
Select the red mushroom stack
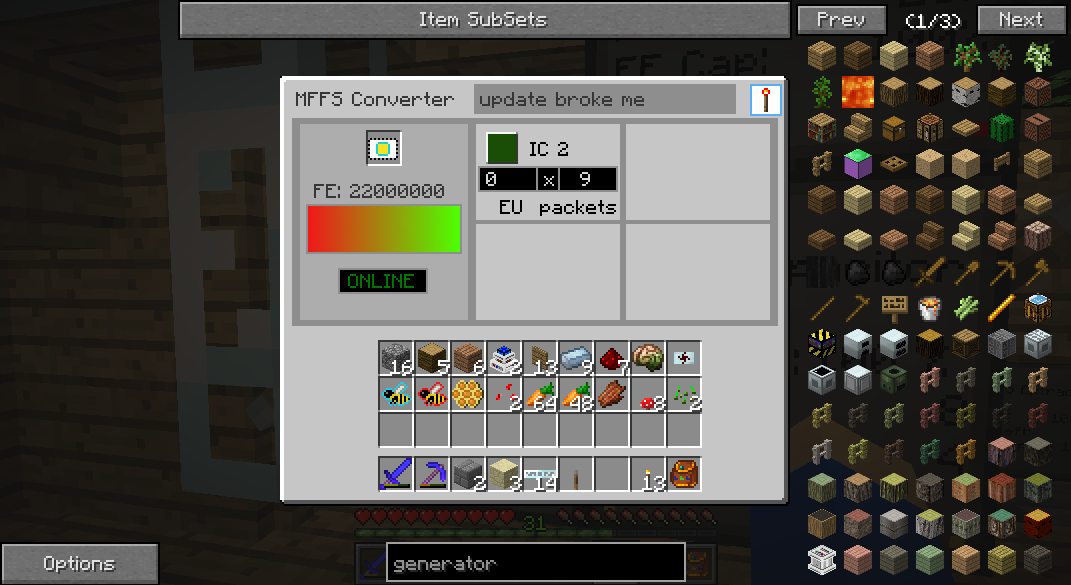click(648, 394)
